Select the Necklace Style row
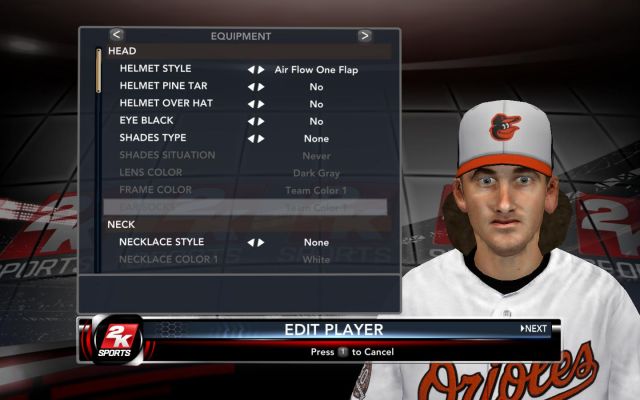 (x=161, y=242)
